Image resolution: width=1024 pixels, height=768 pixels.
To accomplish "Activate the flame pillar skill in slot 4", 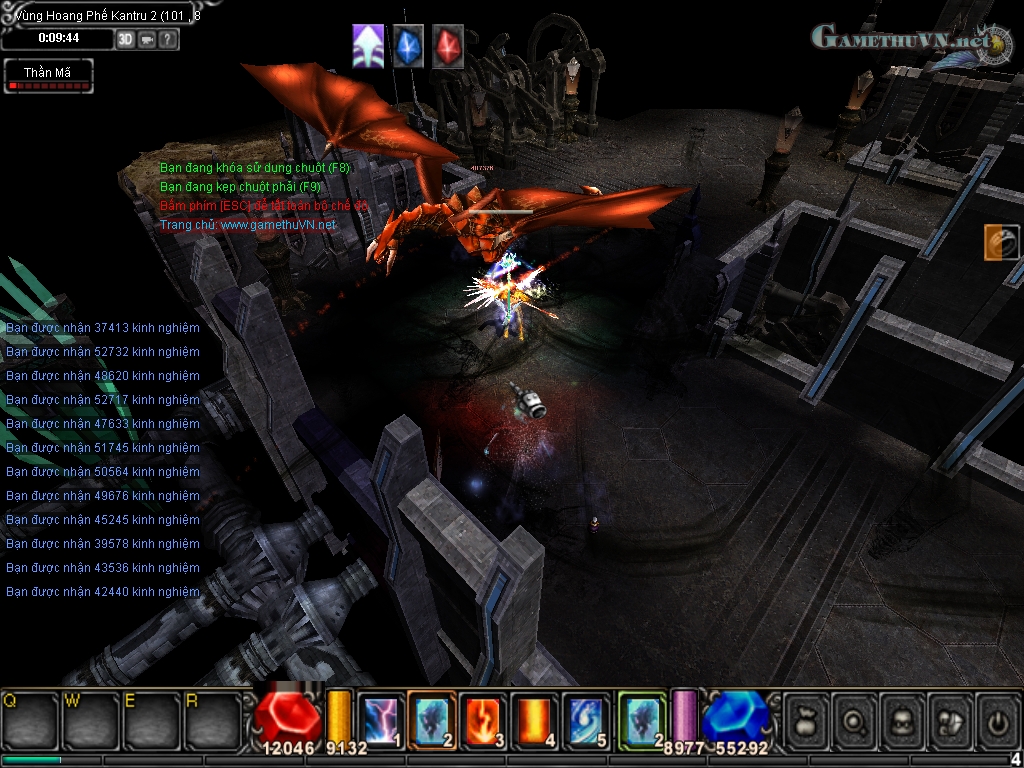I will tap(535, 720).
